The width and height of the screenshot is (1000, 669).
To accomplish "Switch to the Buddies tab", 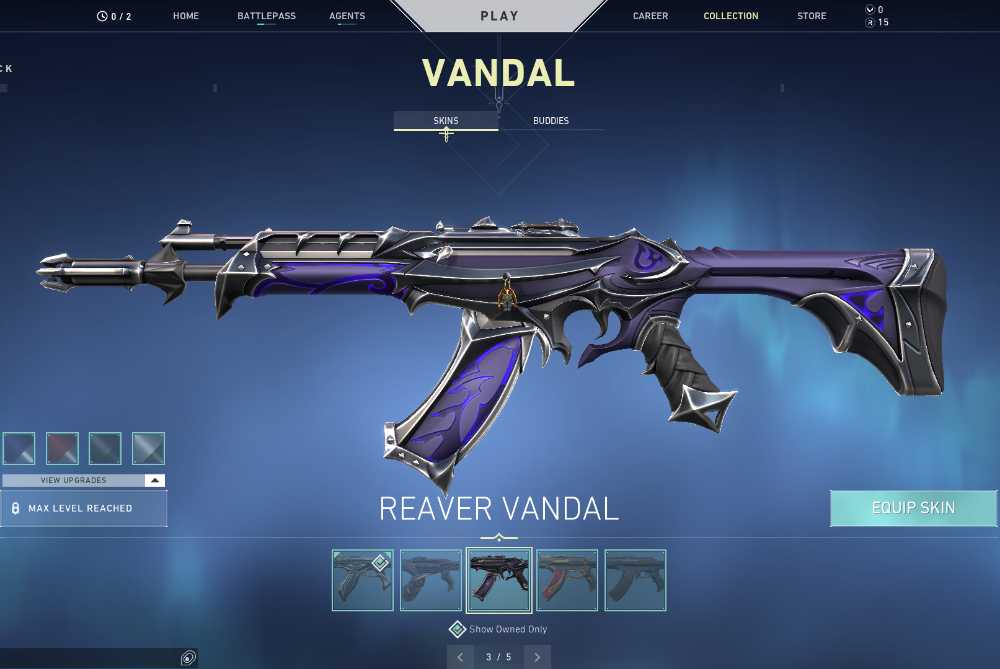I will (x=551, y=121).
